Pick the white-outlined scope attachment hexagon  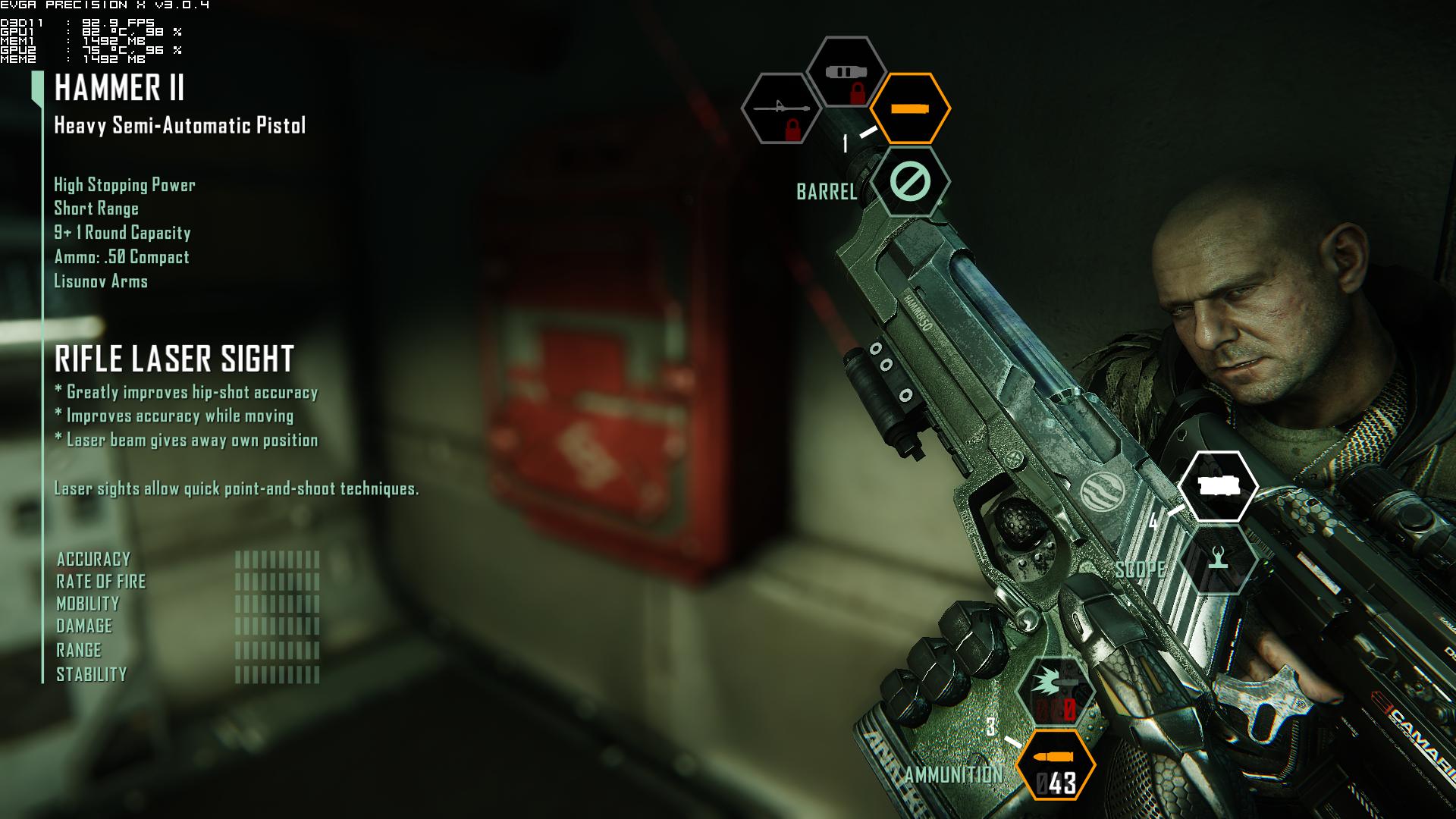pos(1218,487)
